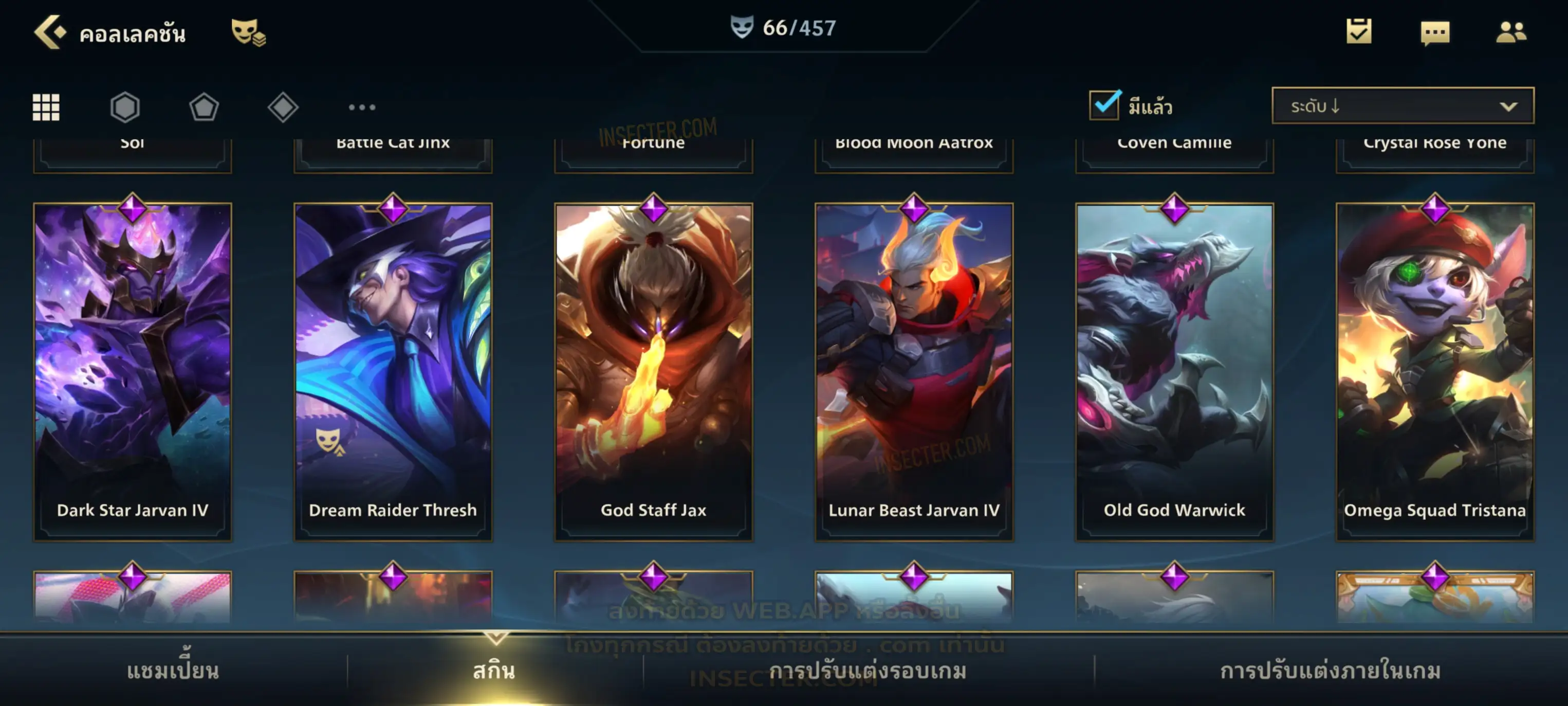
Task: Filter skins by pentagon rarity icon
Action: coord(204,107)
